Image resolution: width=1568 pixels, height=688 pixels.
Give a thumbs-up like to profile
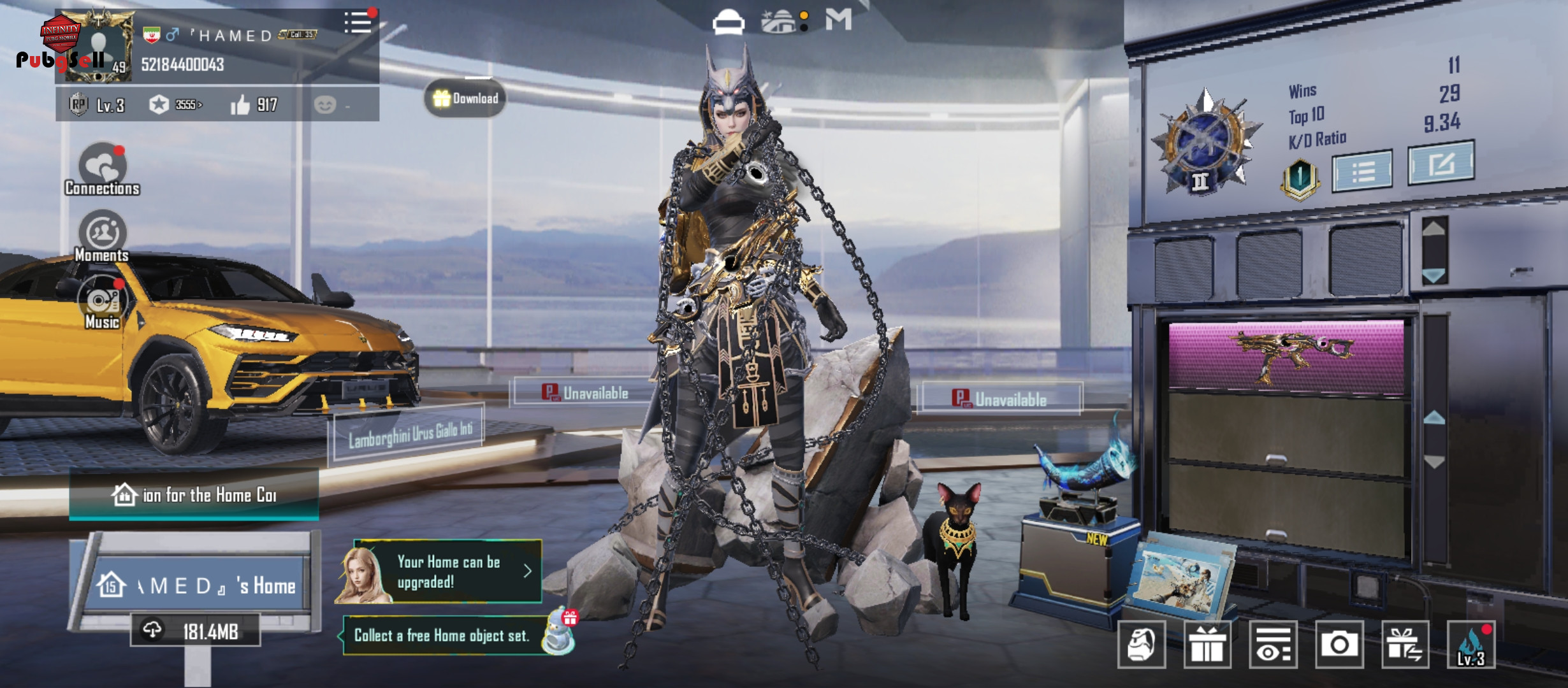pyautogui.click(x=240, y=105)
